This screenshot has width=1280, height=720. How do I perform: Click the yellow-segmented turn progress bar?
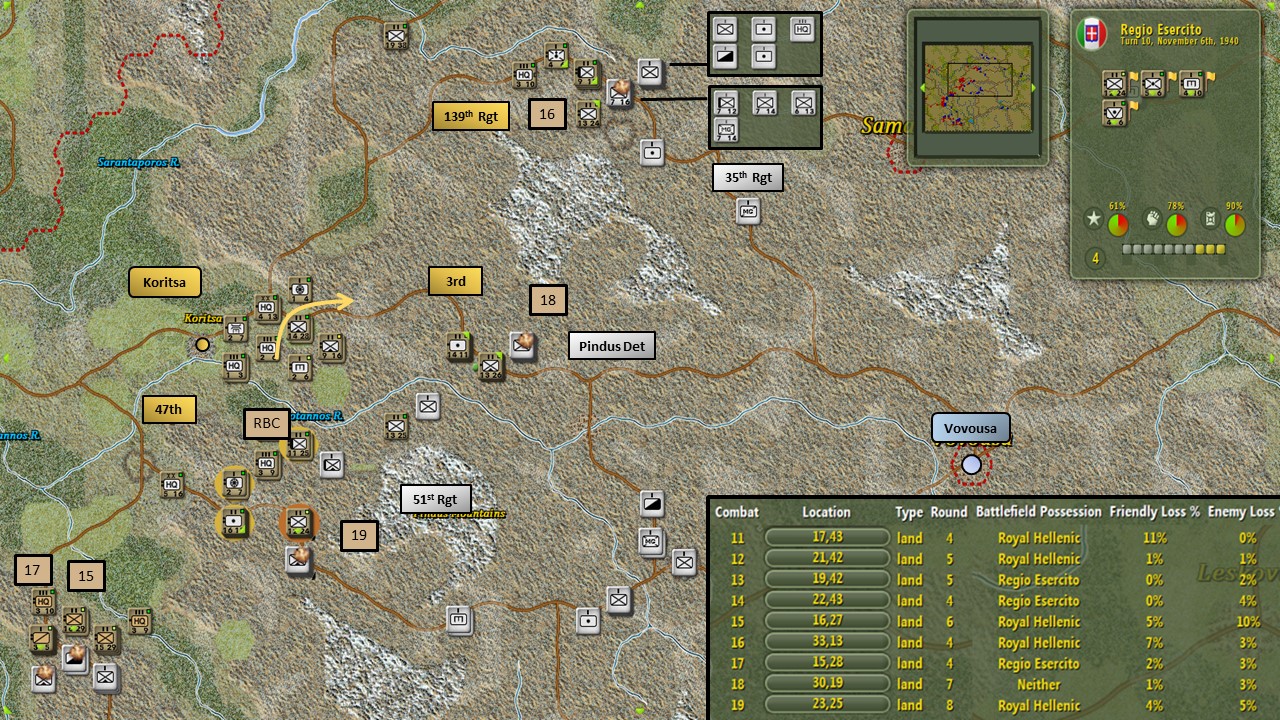click(1171, 248)
